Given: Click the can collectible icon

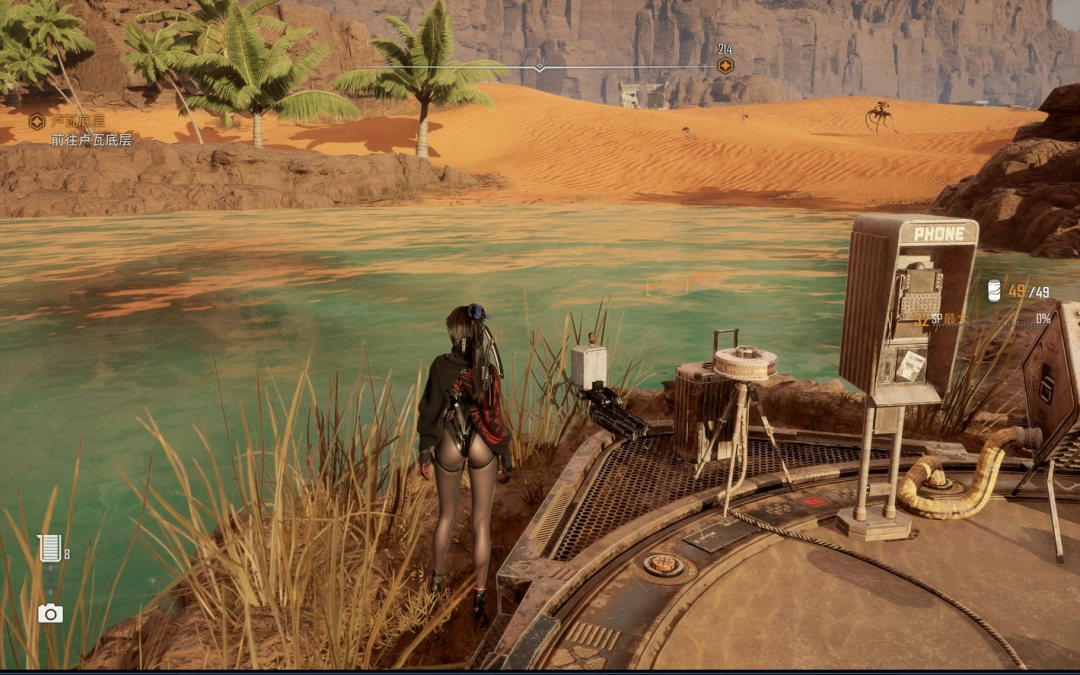Looking at the screenshot, I should 994,291.
